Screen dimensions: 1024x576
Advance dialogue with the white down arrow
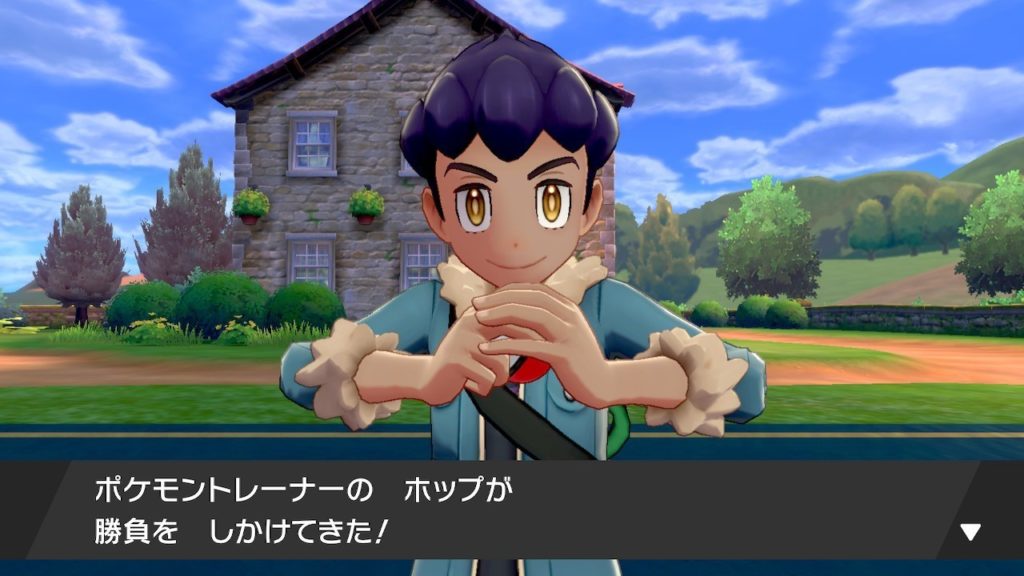(x=970, y=531)
